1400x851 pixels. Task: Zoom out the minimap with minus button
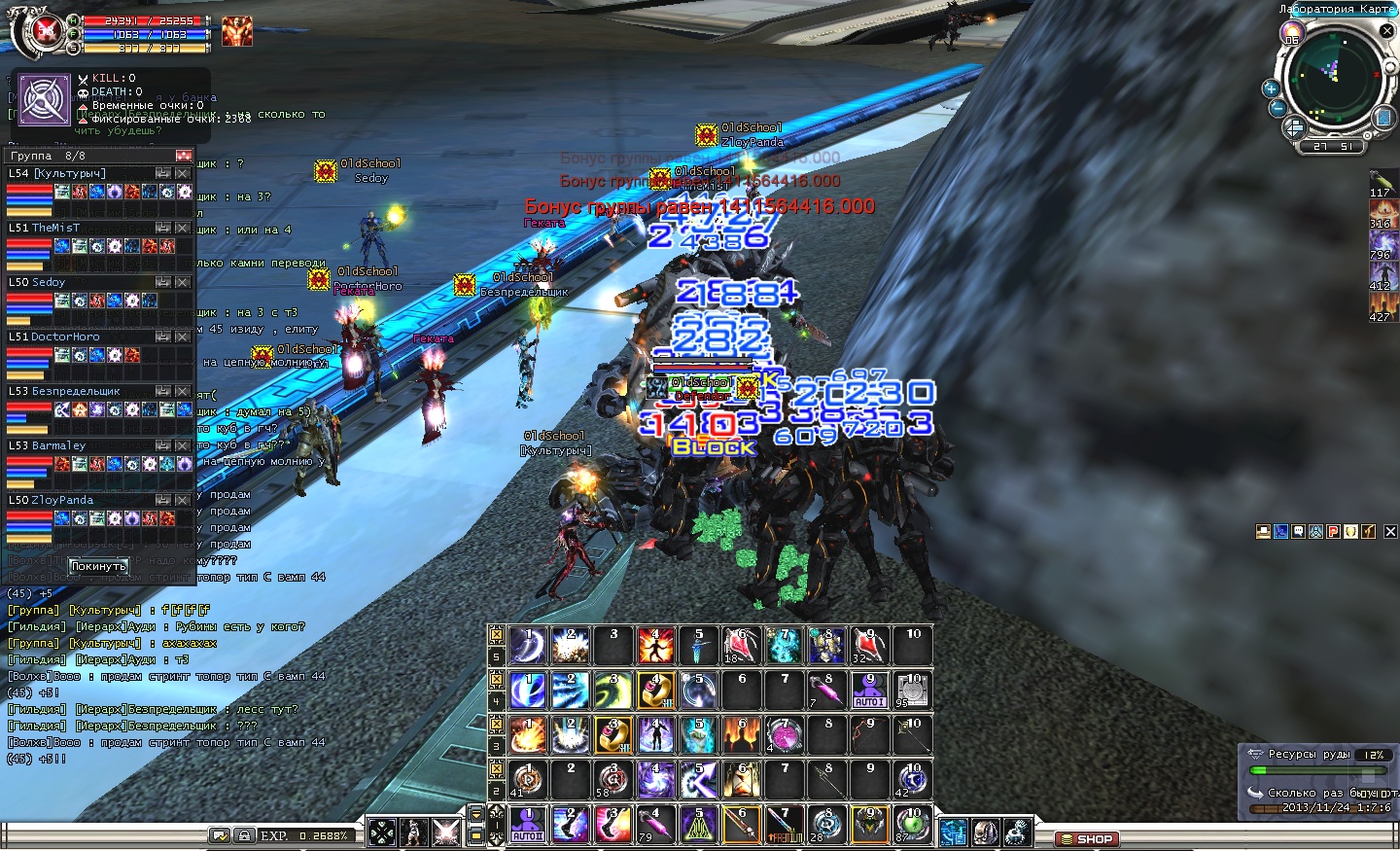point(1277,108)
